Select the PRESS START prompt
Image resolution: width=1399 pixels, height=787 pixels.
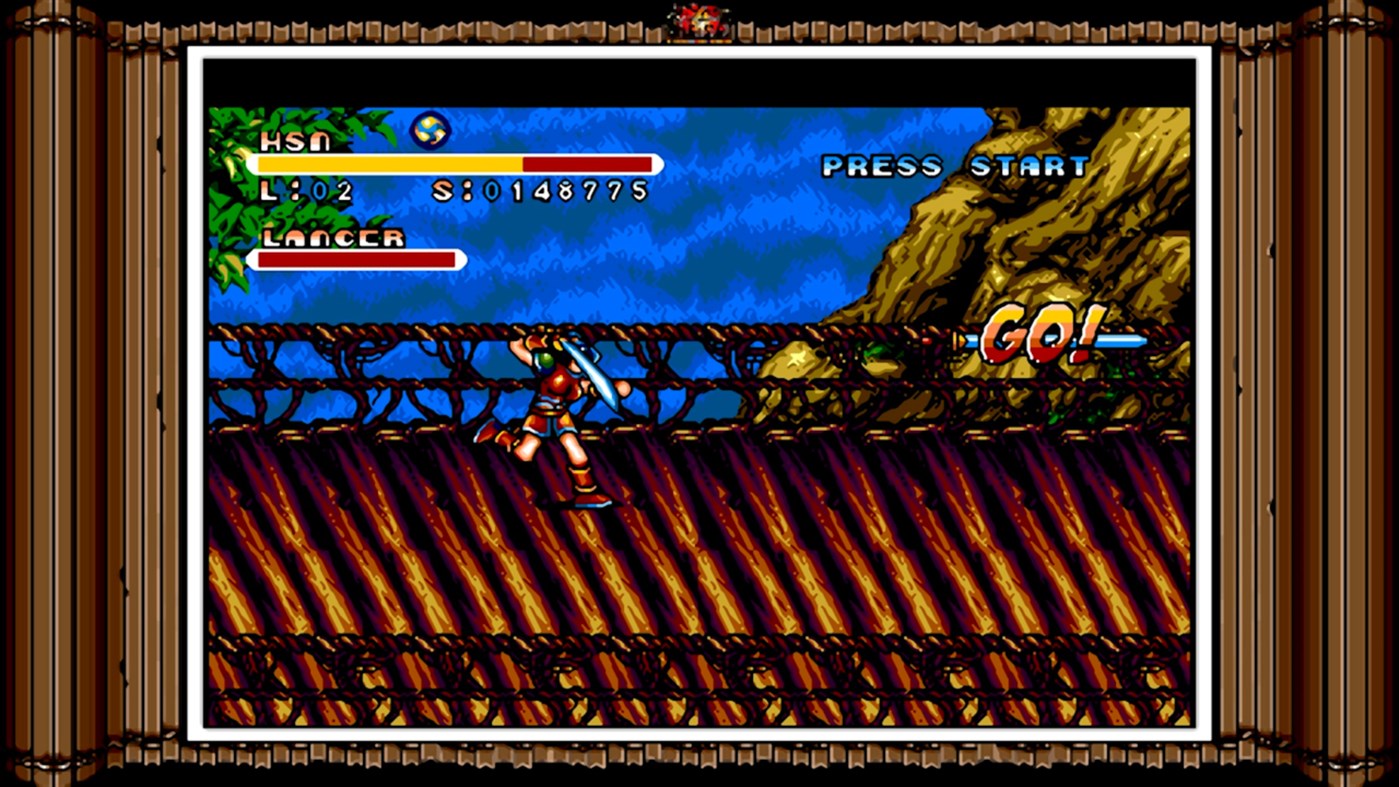954,168
